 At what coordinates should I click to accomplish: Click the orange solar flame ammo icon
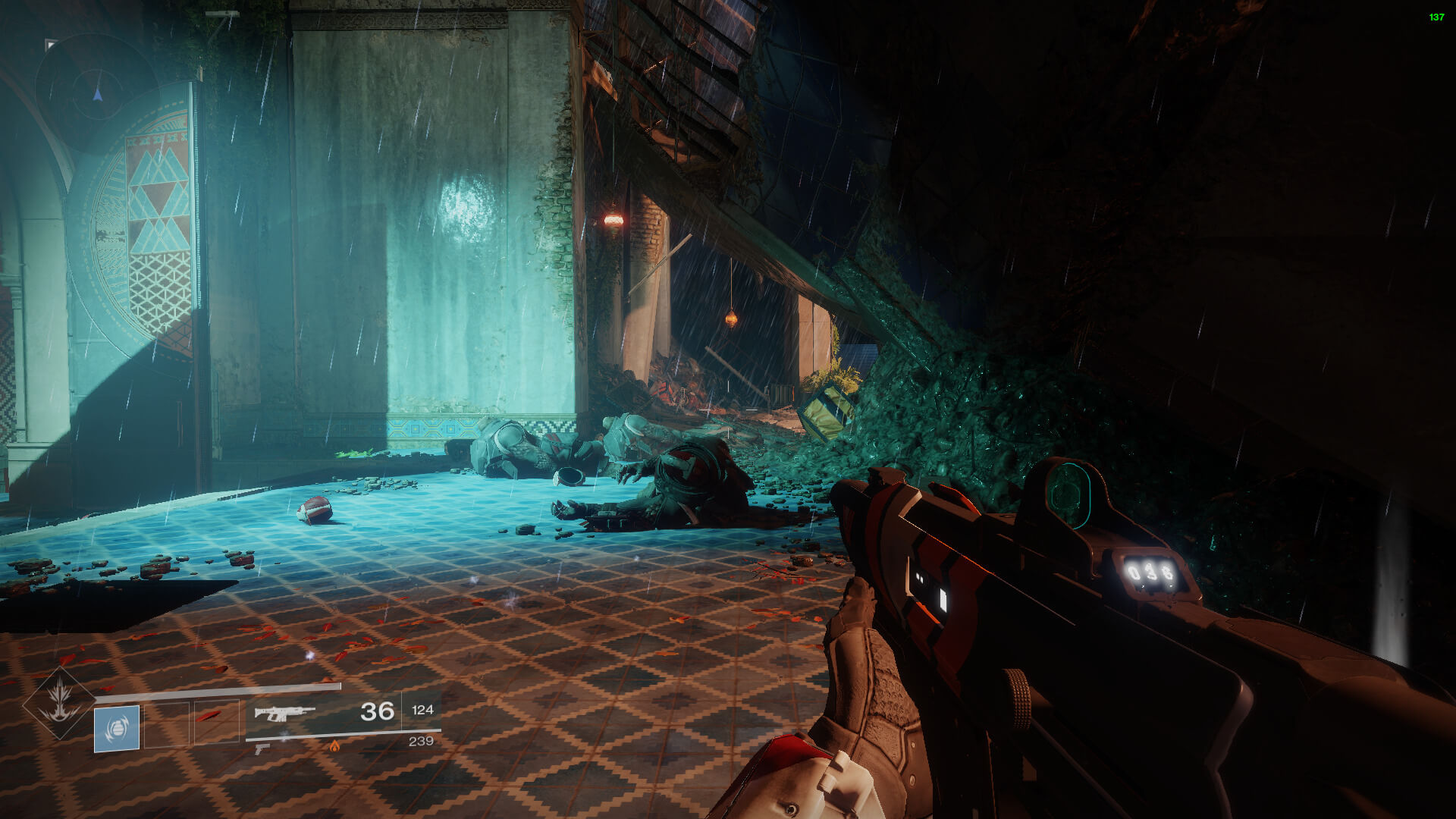click(334, 746)
